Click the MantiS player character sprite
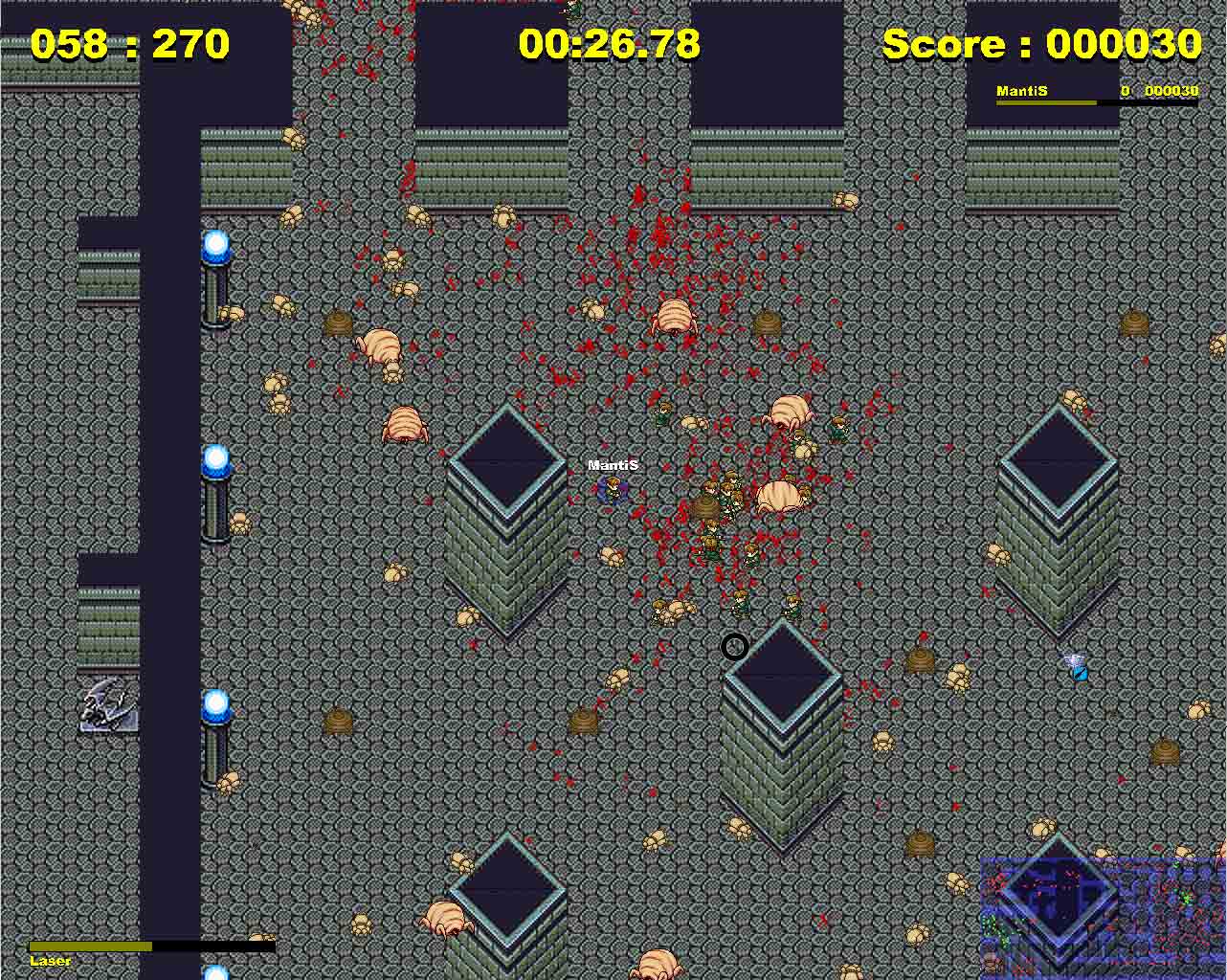The width and height of the screenshot is (1227, 980). (x=612, y=490)
